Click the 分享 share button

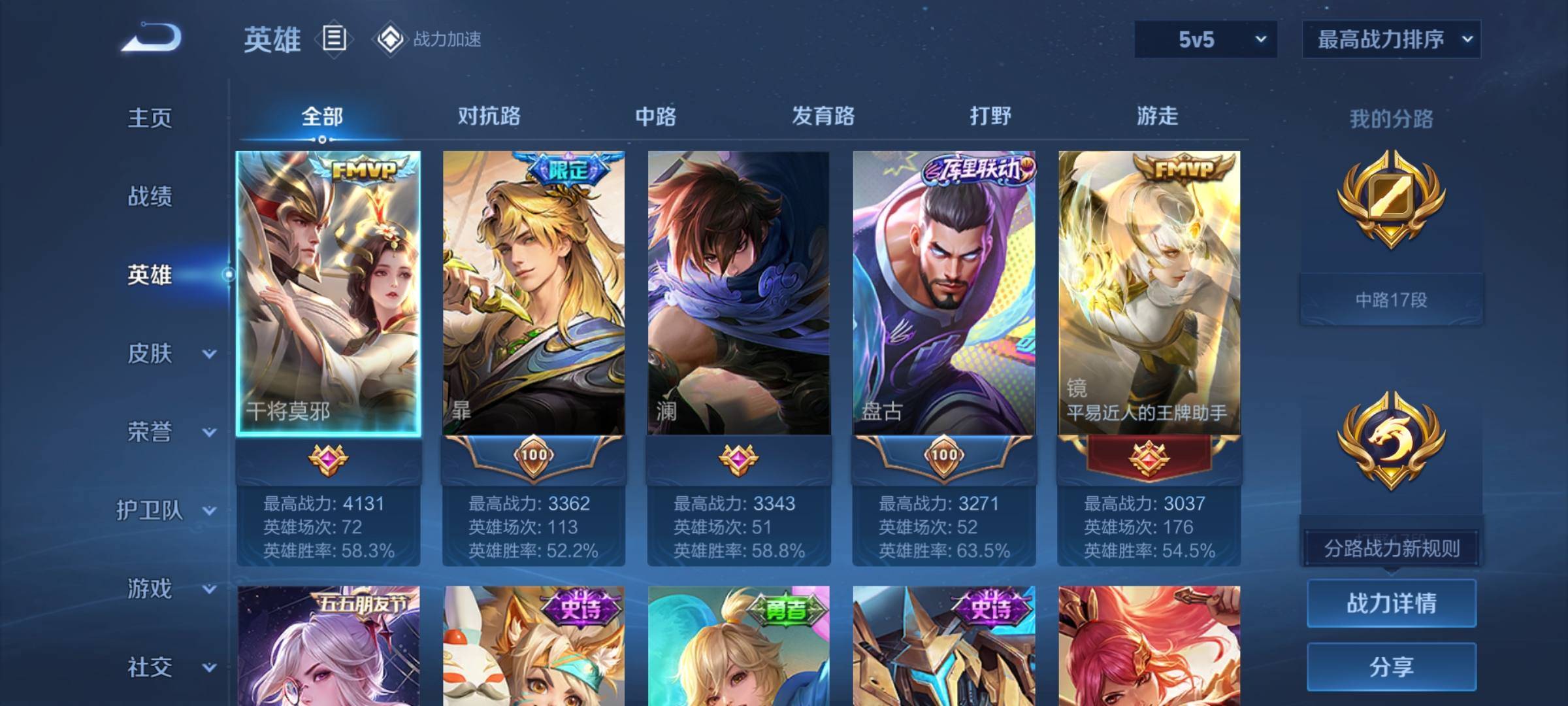click(x=1391, y=667)
